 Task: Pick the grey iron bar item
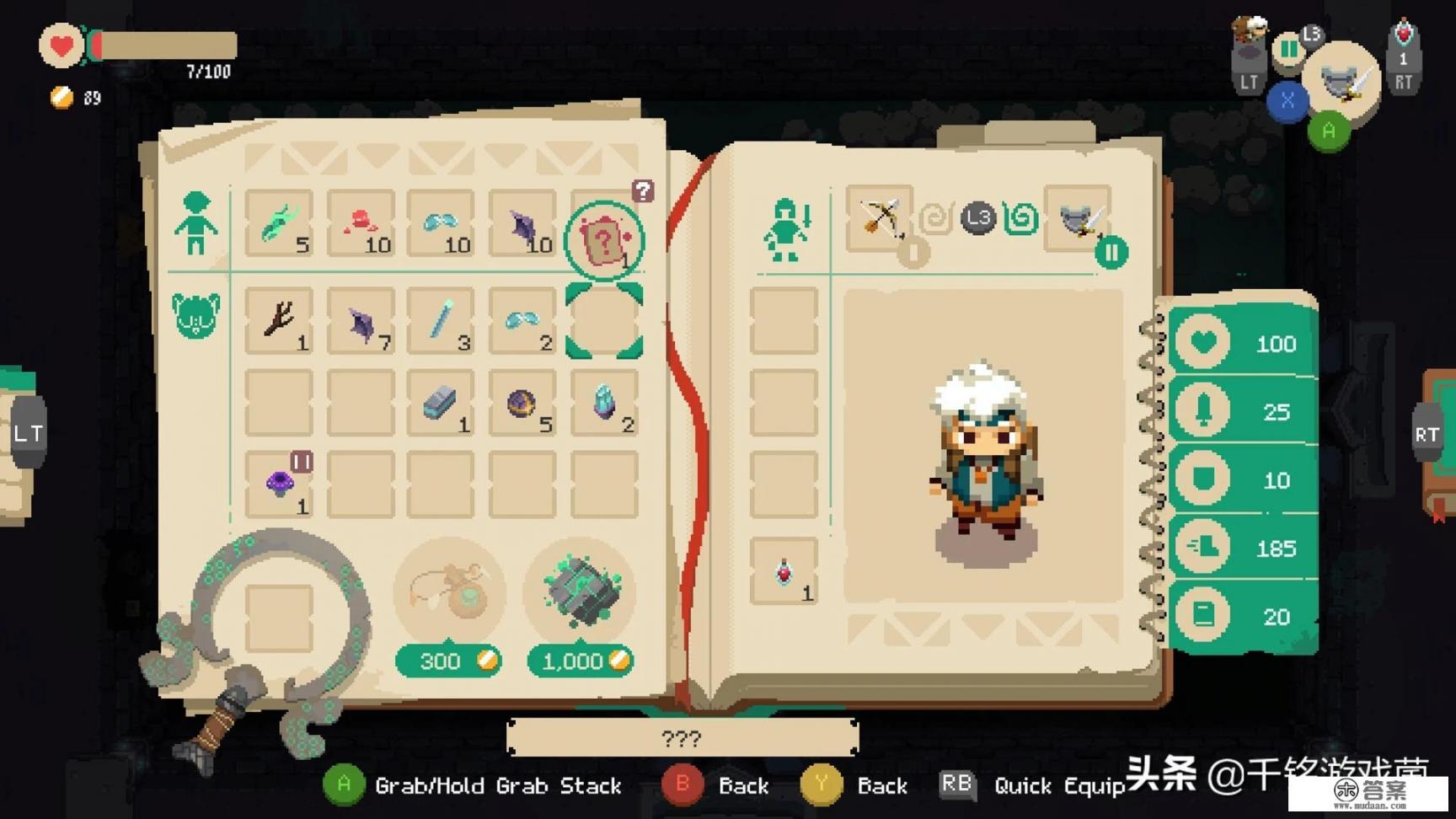pyautogui.click(x=442, y=404)
